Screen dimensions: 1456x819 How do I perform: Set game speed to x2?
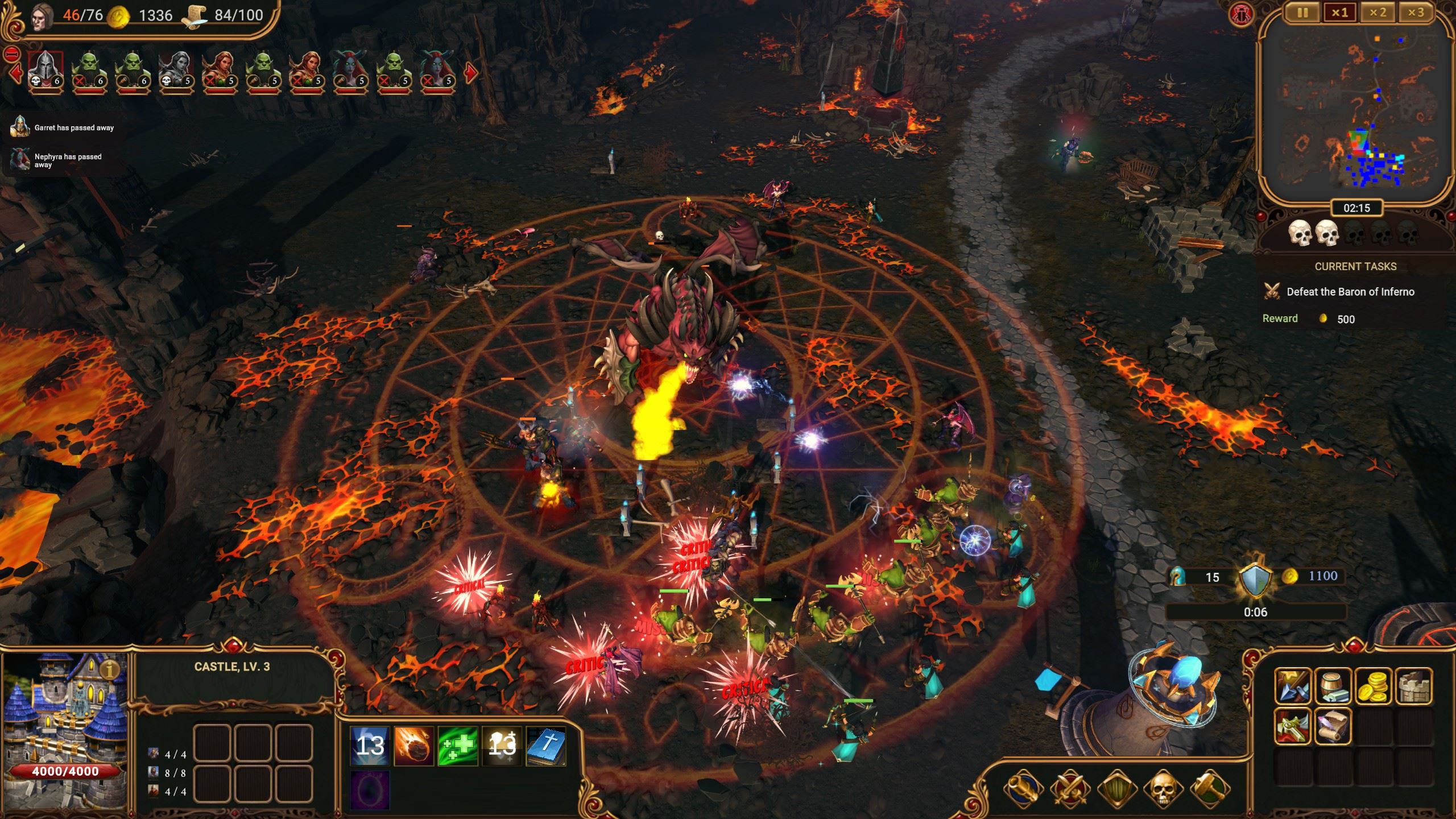[1377, 13]
